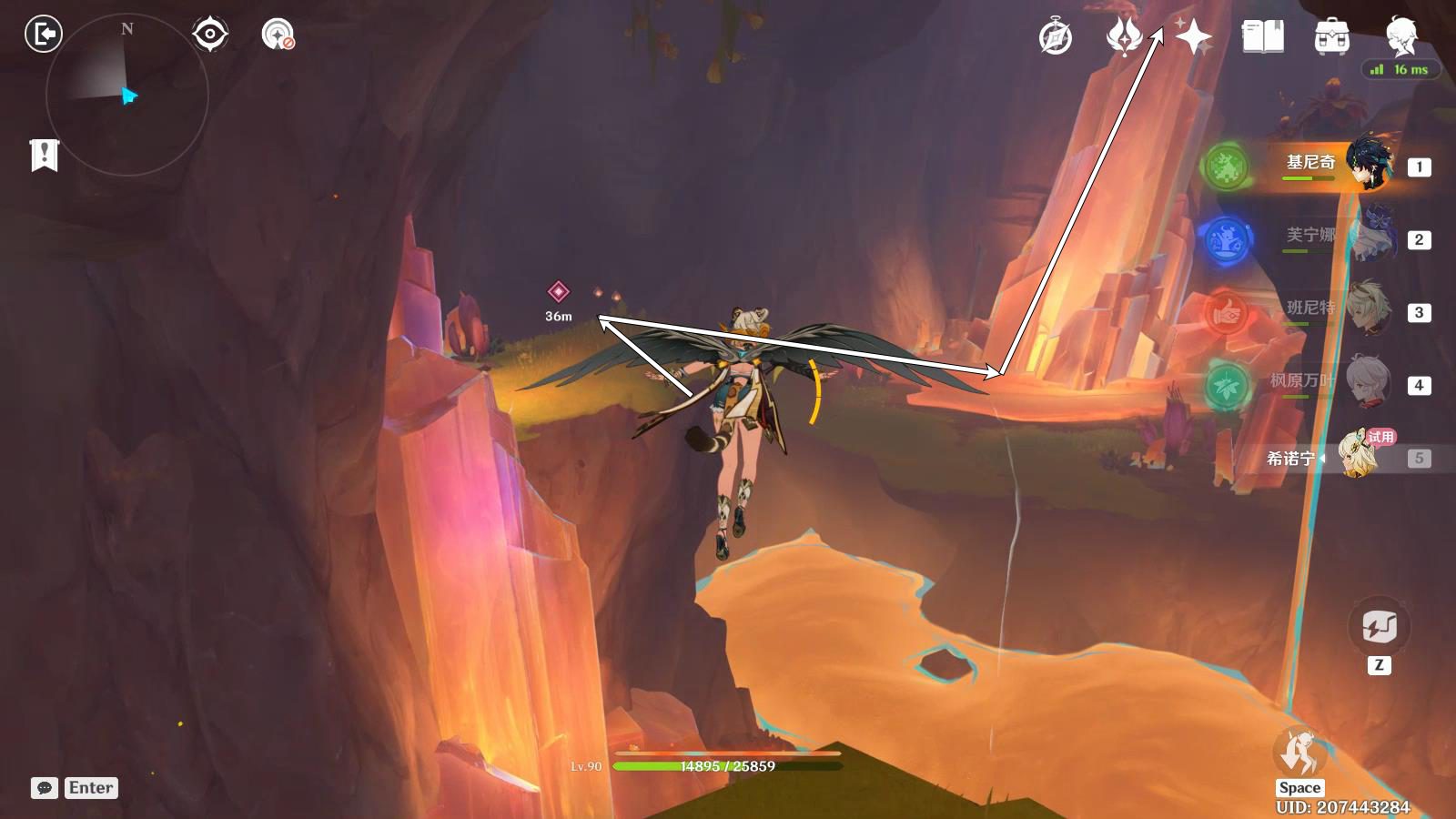Open the quest exclamation banner icon
This screenshot has width=1456, height=819.
click(x=44, y=156)
